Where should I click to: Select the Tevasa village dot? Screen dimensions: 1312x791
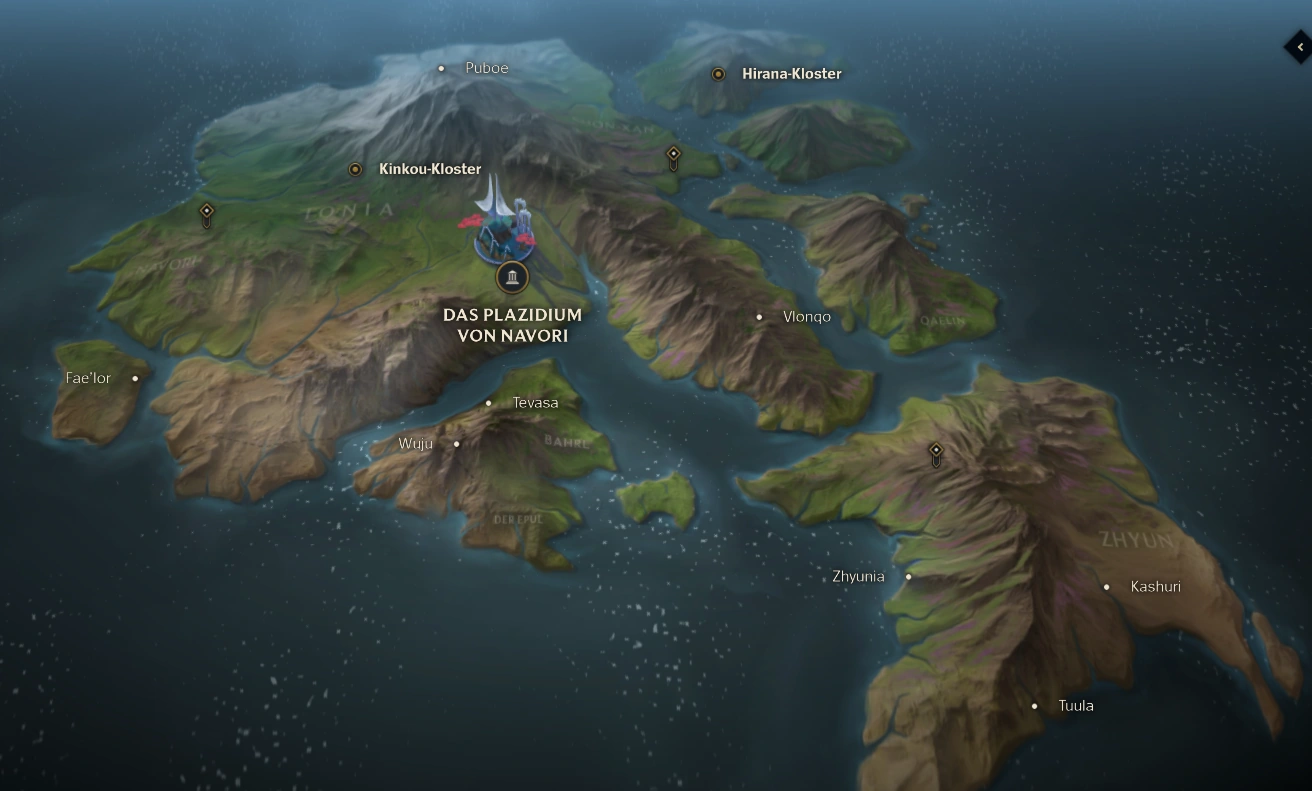click(488, 403)
